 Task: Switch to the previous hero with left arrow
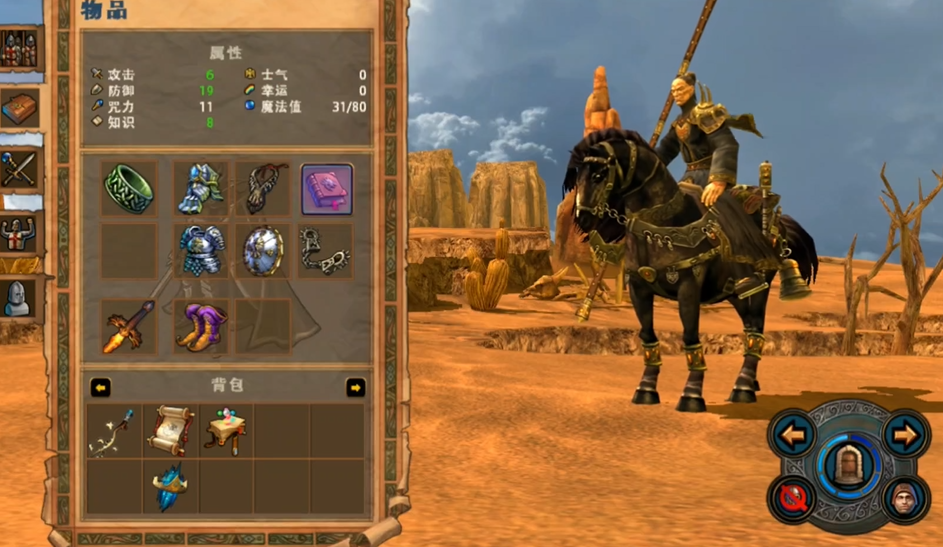click(x=791, y=435)
